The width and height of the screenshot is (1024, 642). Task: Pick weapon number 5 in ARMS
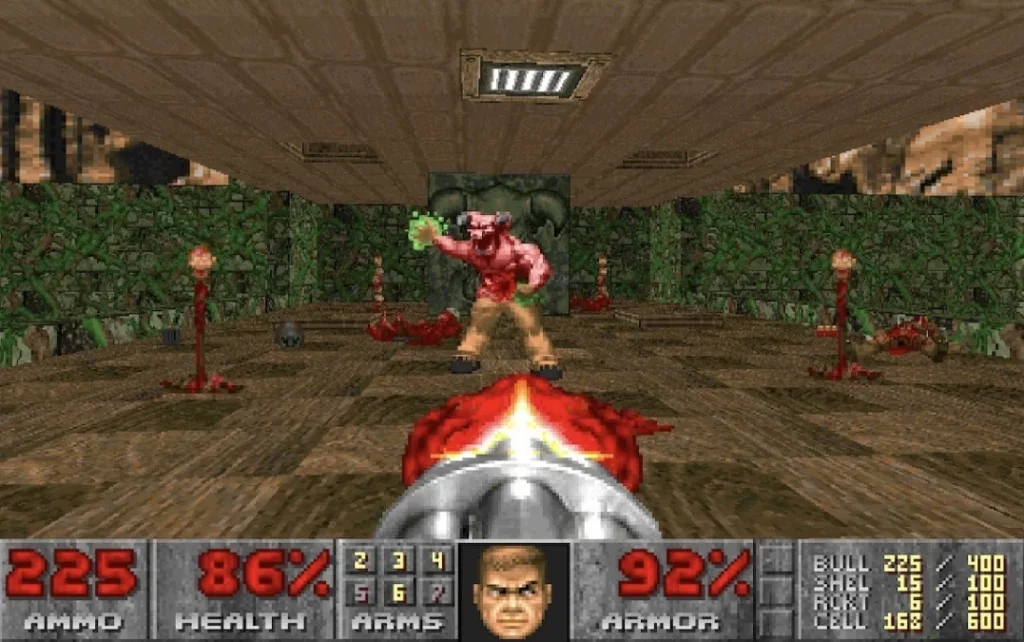point(361,593)
